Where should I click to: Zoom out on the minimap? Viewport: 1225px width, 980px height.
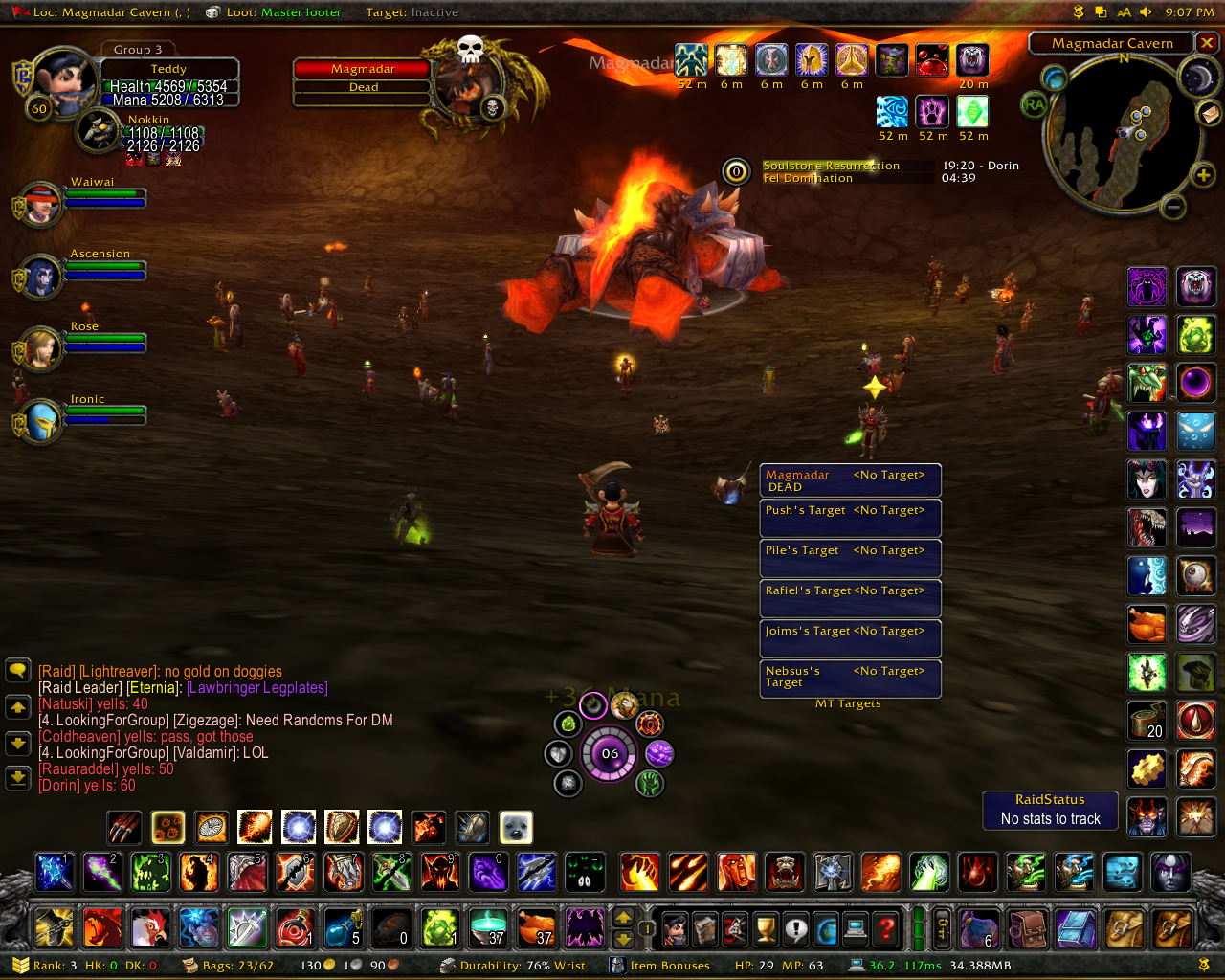pos(1174,206)
